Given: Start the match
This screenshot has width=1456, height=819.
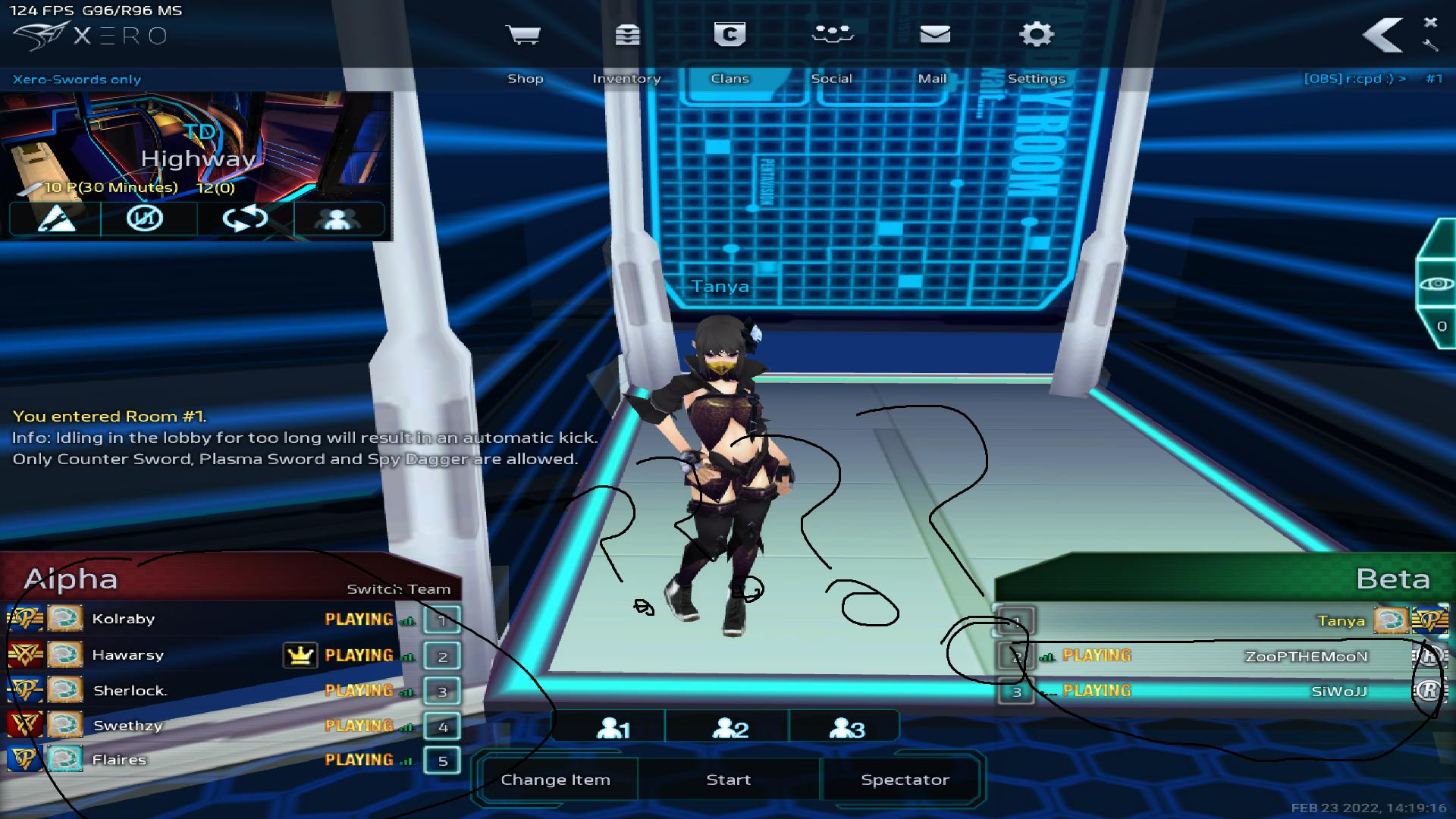Looking at the screenshot, I should (728, 780).
